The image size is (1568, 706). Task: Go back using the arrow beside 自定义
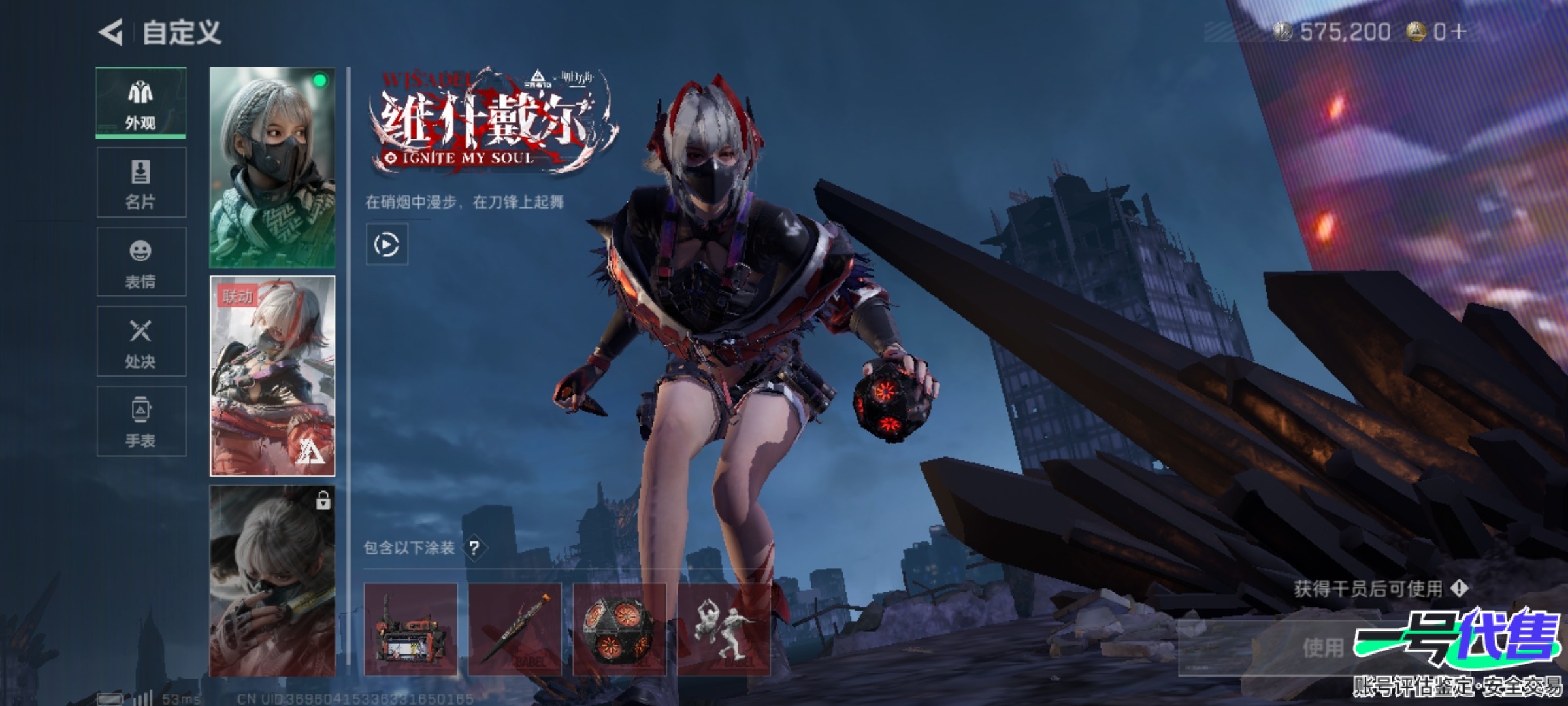[111, 32]
